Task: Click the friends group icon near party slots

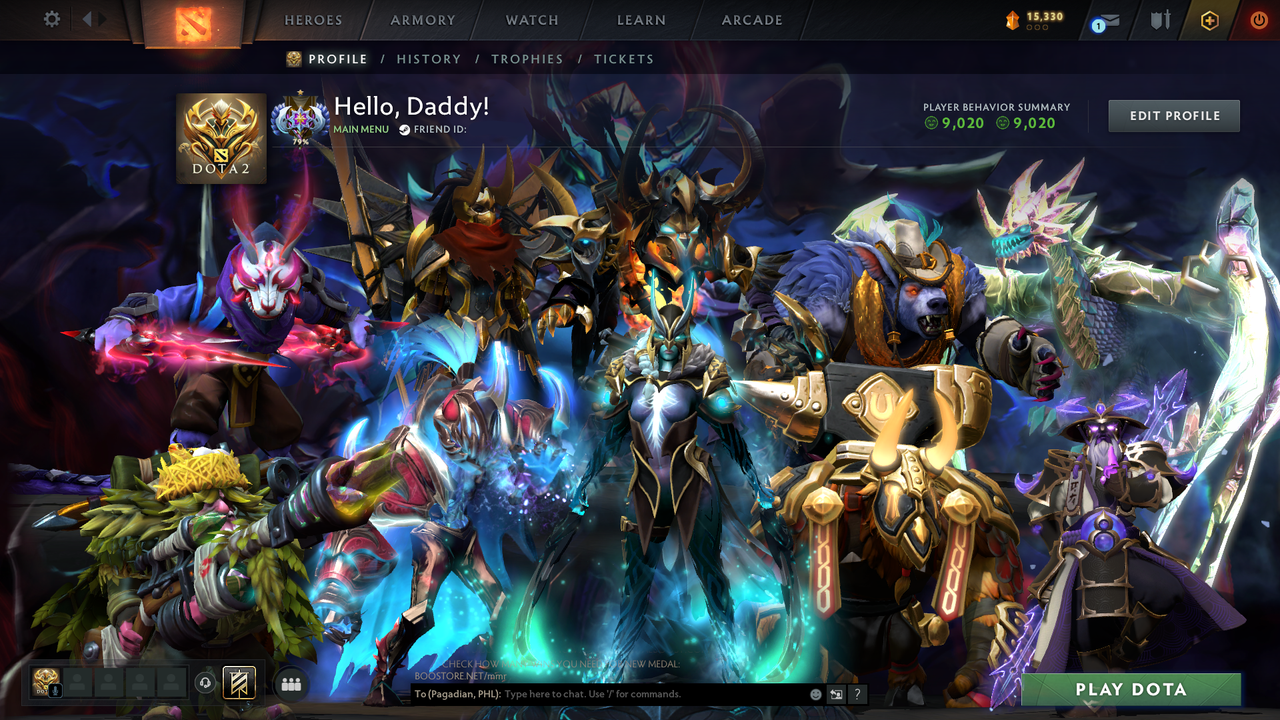Action: click(x=290, y=683)
